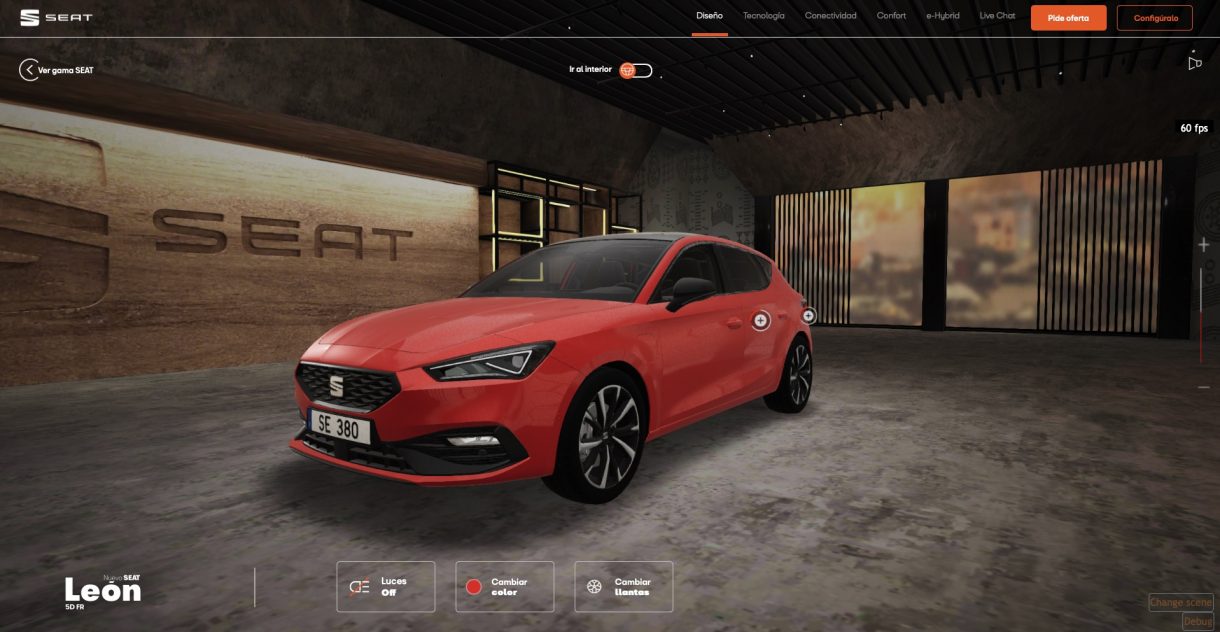Open the Debug button
1220x632 pixels.
point(1197,621)
